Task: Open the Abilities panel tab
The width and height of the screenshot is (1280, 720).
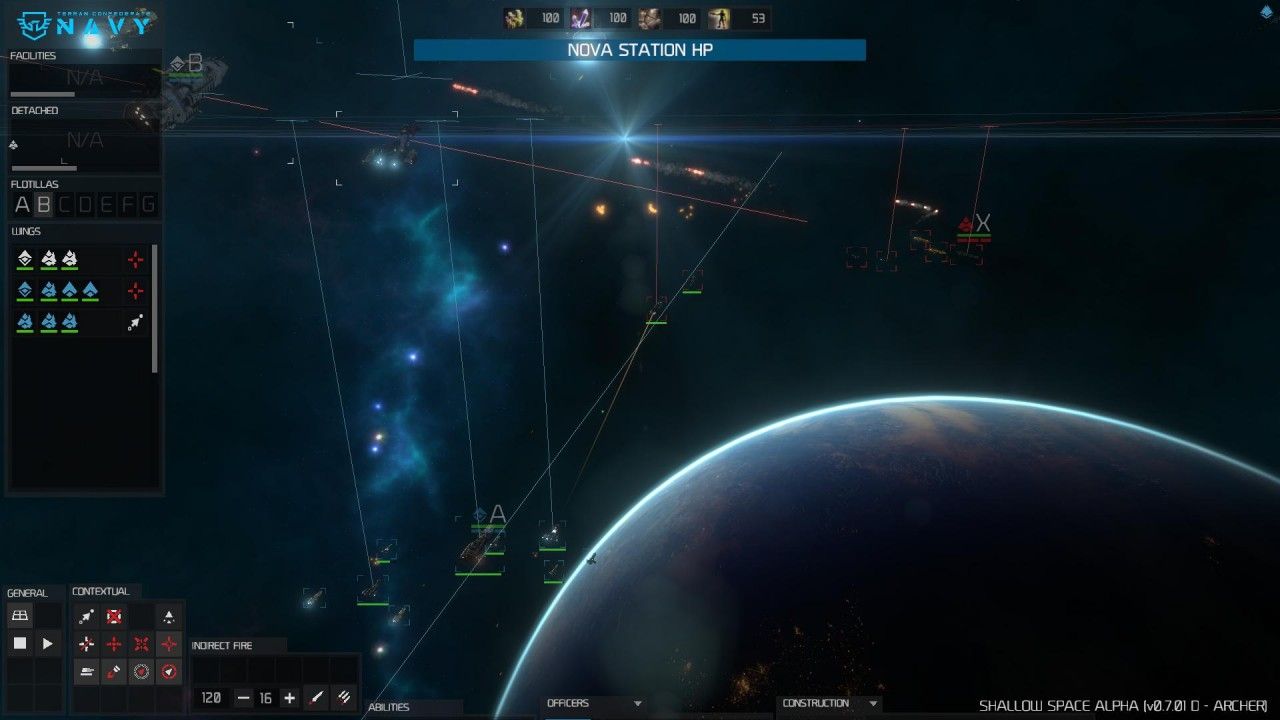Action: click(390, 707)
